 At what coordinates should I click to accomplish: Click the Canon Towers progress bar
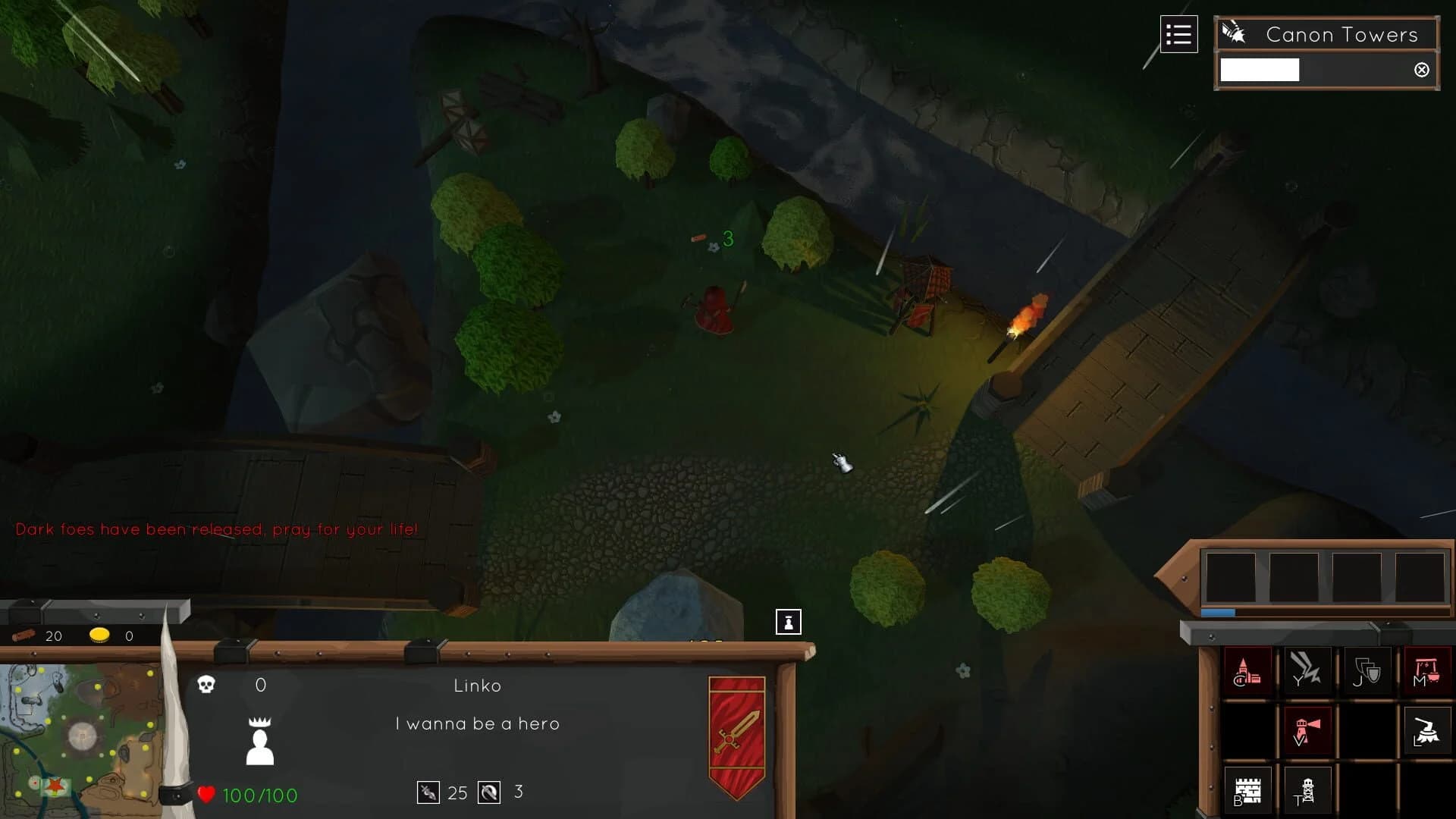click(x=1259, y=70)
